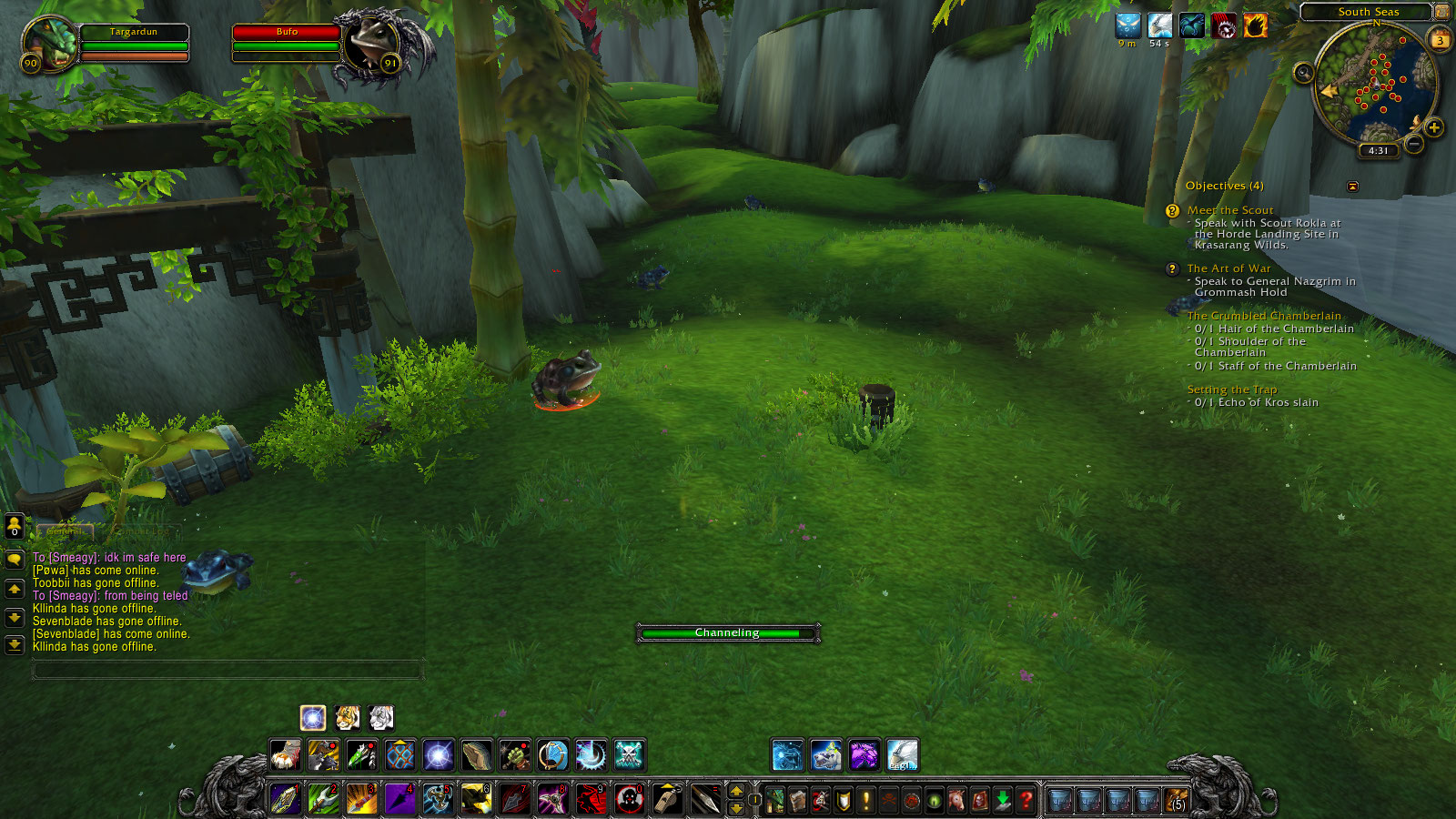This screenshot has height=819, width=1456.
Task: Open the minimap tracking menu via magnifying glass
Action: coord(1302,72)
